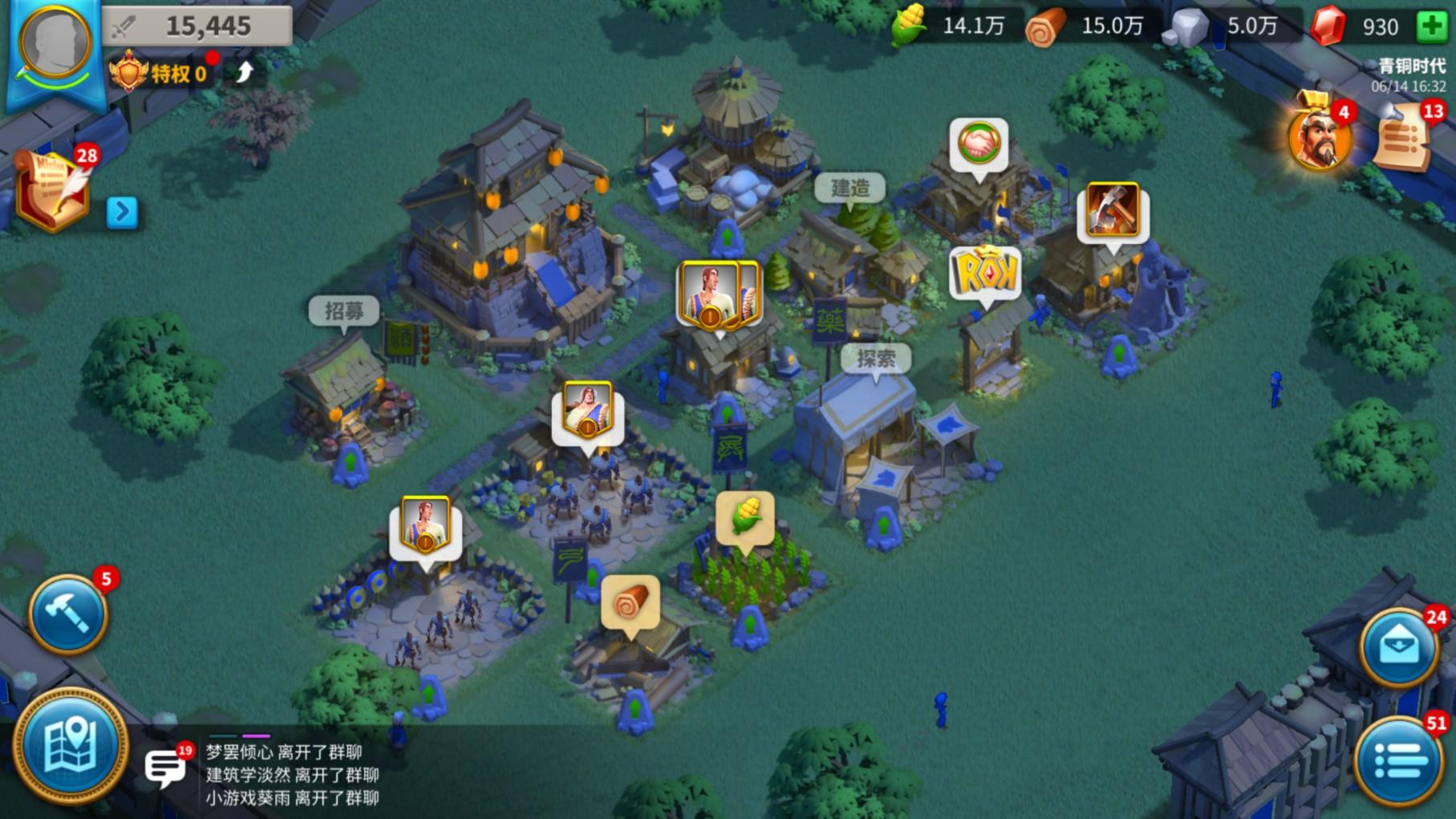The height and width of the screenshot is (819, 1456).
Task: Add more gems with the green plus
Action: tap(1430, 26)
